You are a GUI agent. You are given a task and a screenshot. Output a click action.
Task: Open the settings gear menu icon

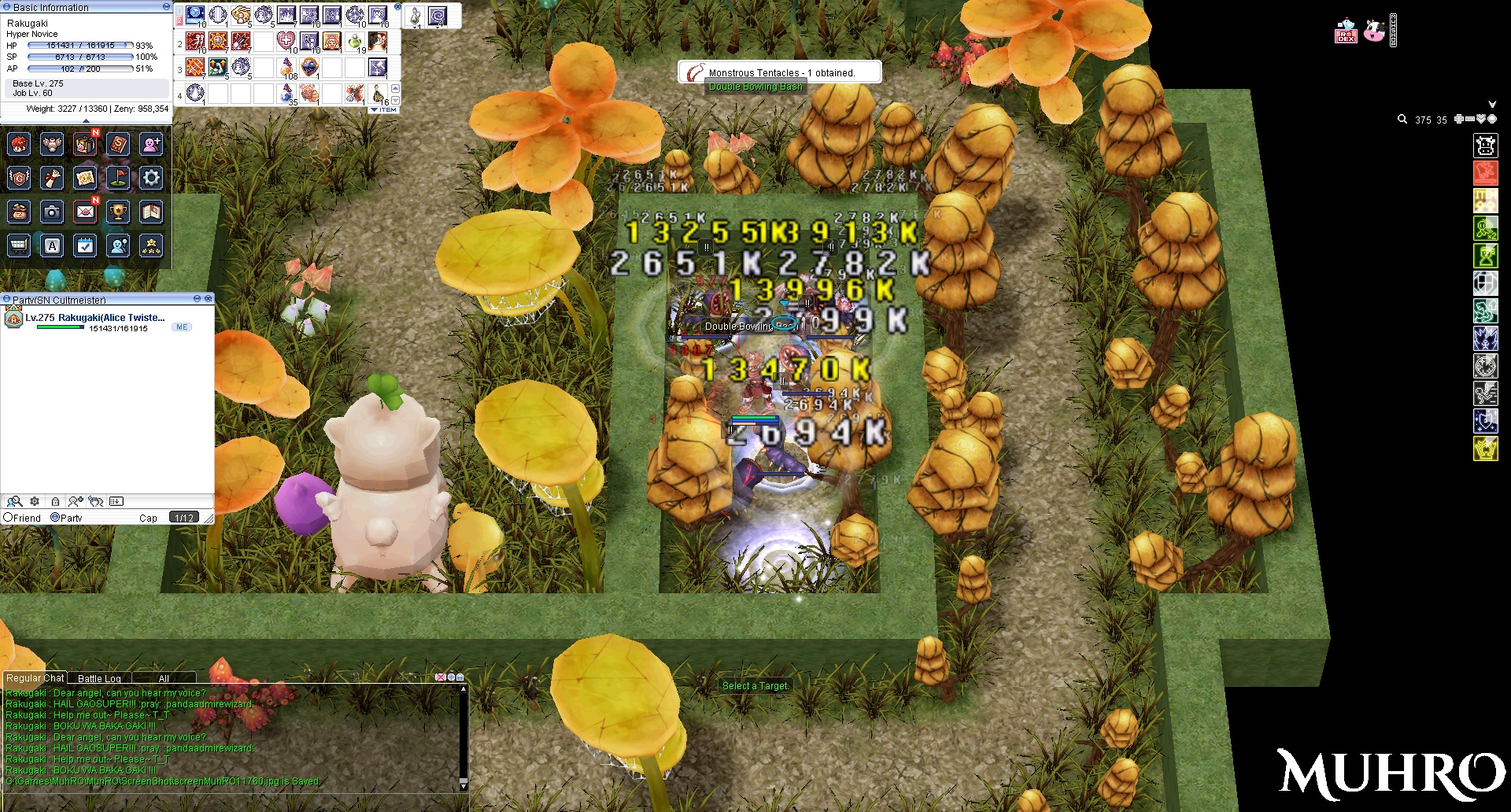coord(151,178)
